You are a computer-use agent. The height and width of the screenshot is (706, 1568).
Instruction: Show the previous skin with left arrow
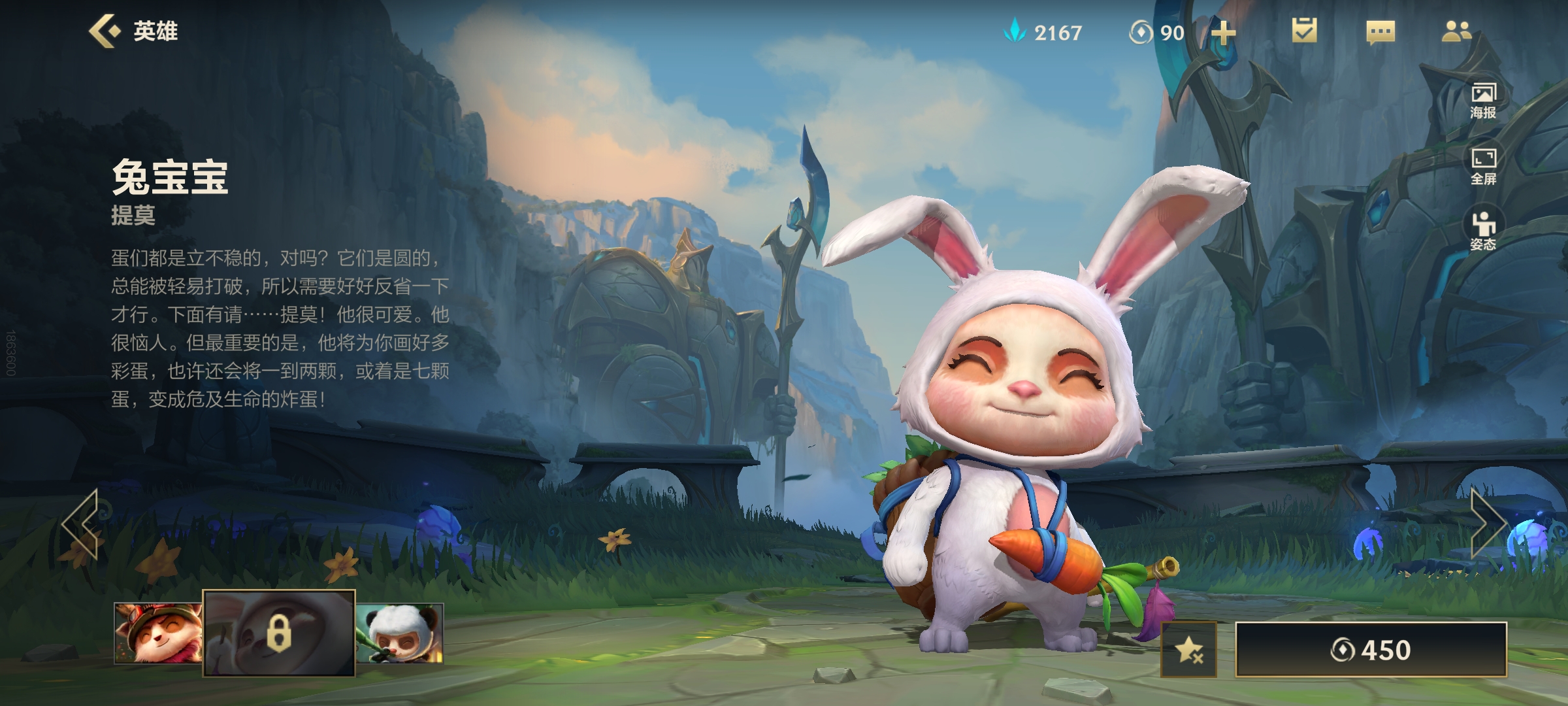coord(80,524)
